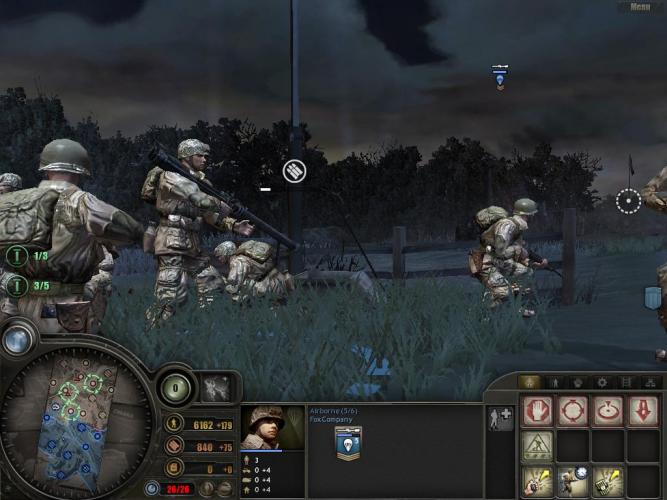The image size is (667, 500).
Task: Switch to the infantry soldier command tab
Action: point(553,382)
